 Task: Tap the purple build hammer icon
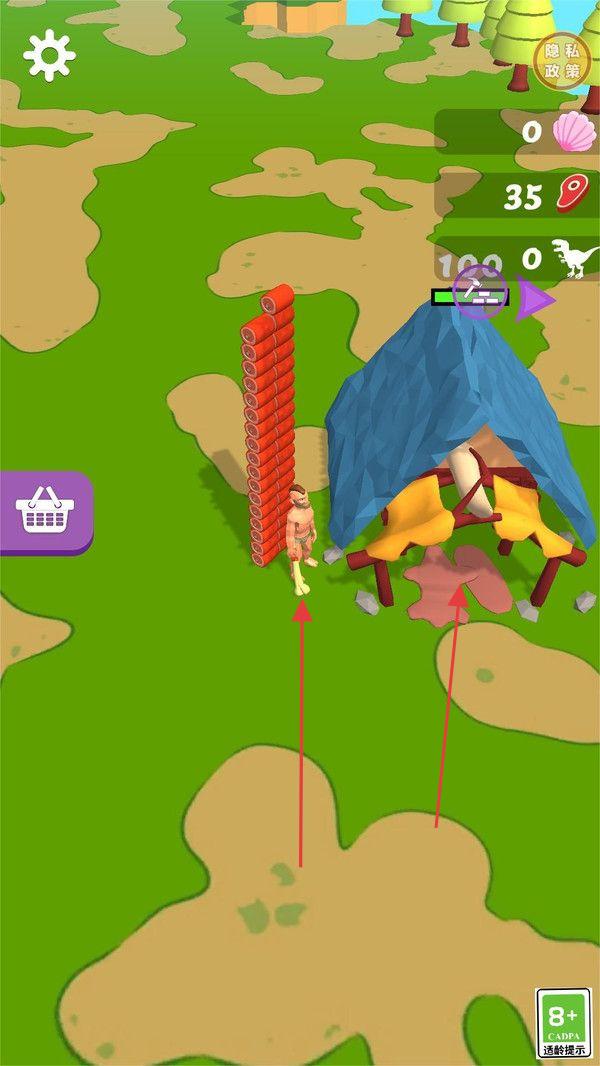point(479,291)
